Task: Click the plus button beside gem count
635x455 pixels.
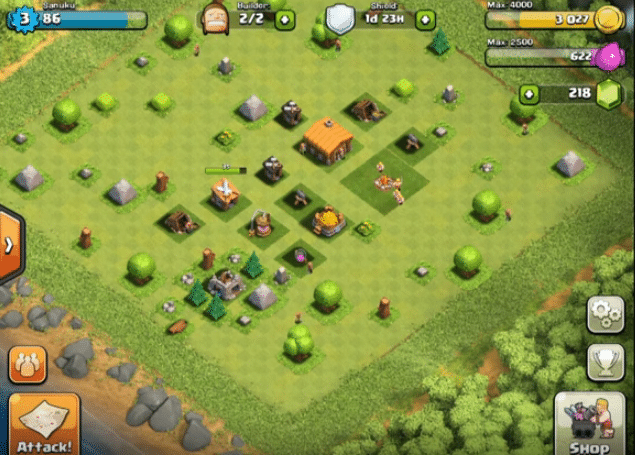Action: (x=528, y=94)
